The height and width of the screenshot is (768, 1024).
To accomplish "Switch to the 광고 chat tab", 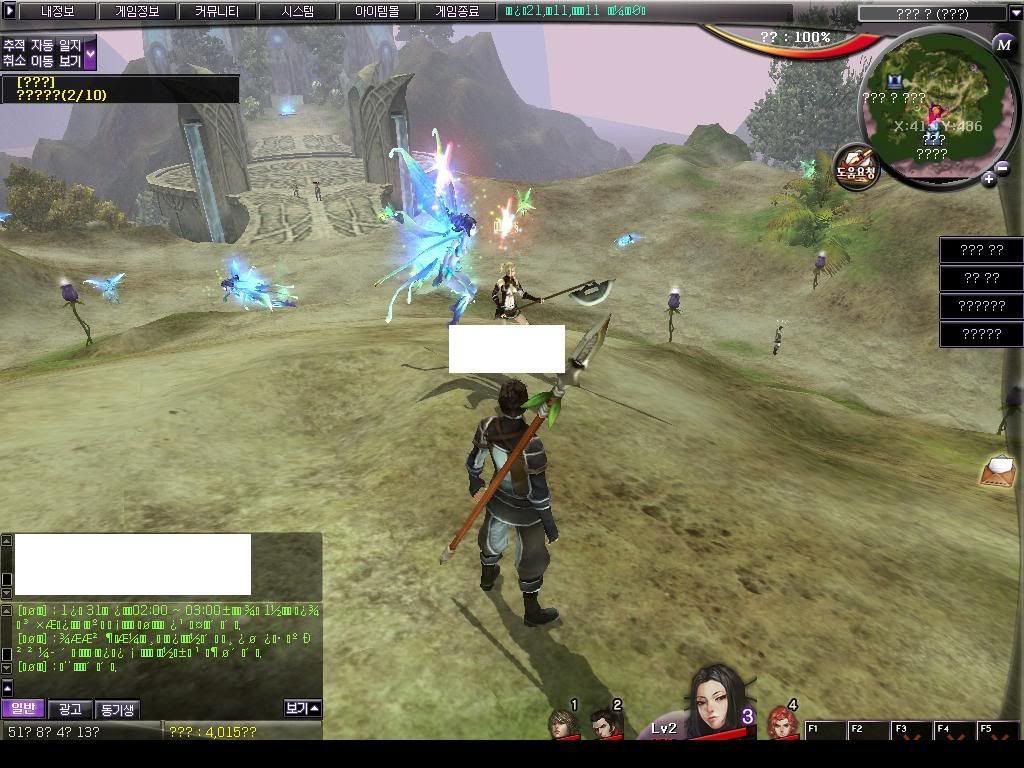I will [x=70, y=709].
